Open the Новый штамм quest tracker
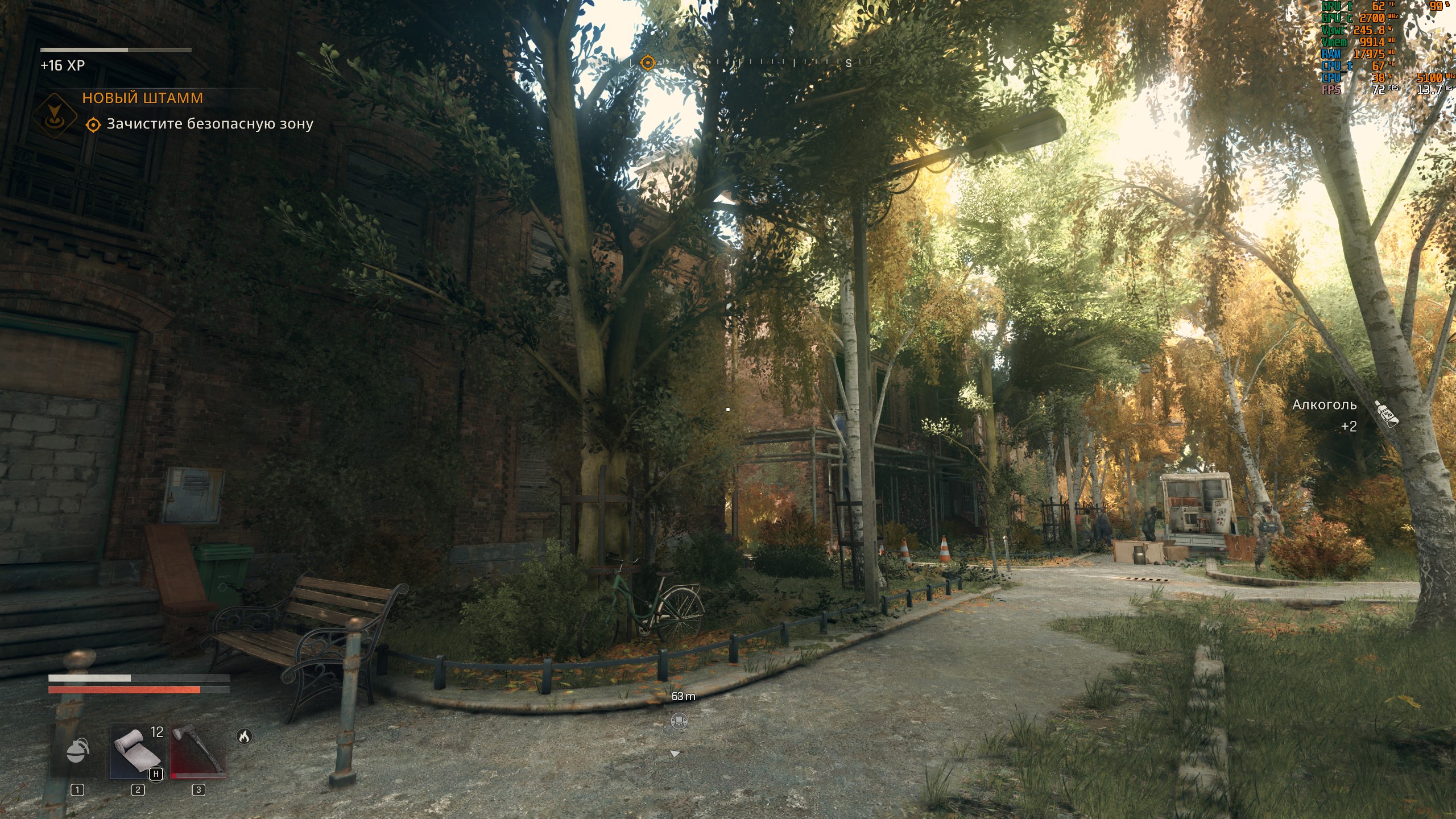 (142, 98)
